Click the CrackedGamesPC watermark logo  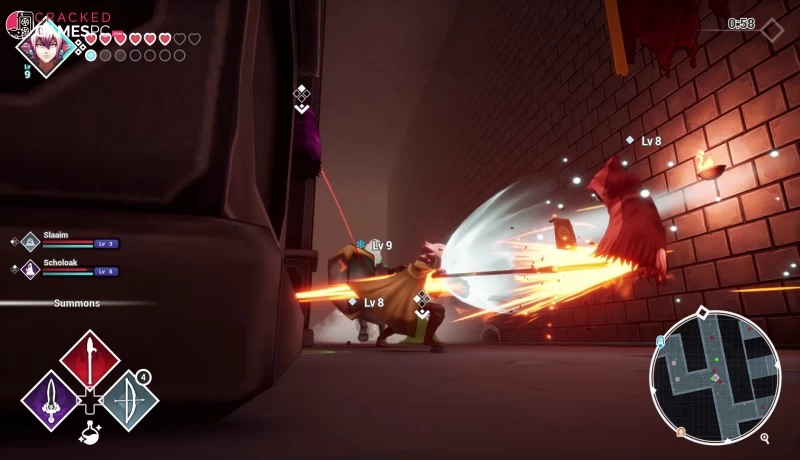(62, 22)
